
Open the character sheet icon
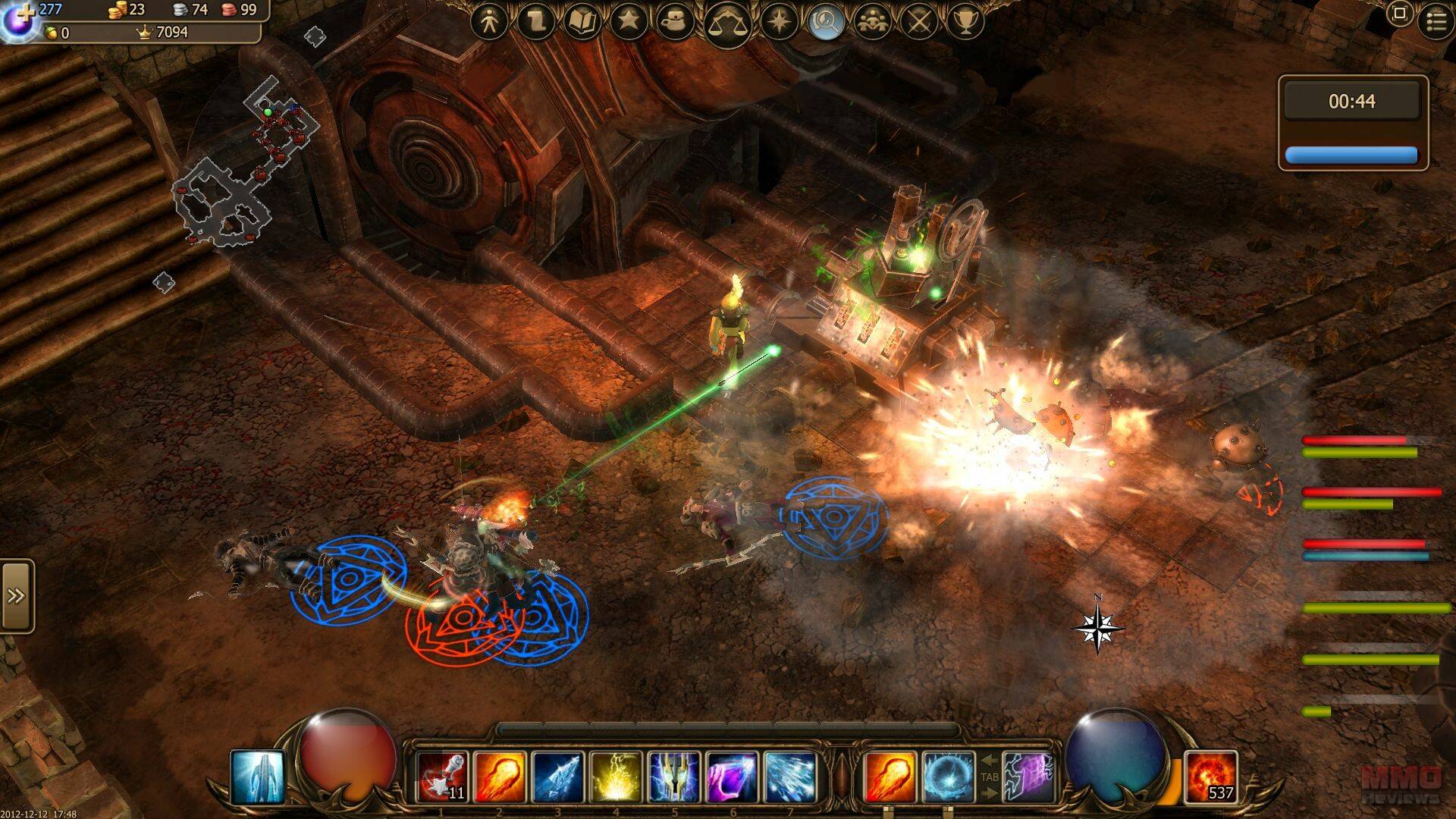tap(489, 22)
